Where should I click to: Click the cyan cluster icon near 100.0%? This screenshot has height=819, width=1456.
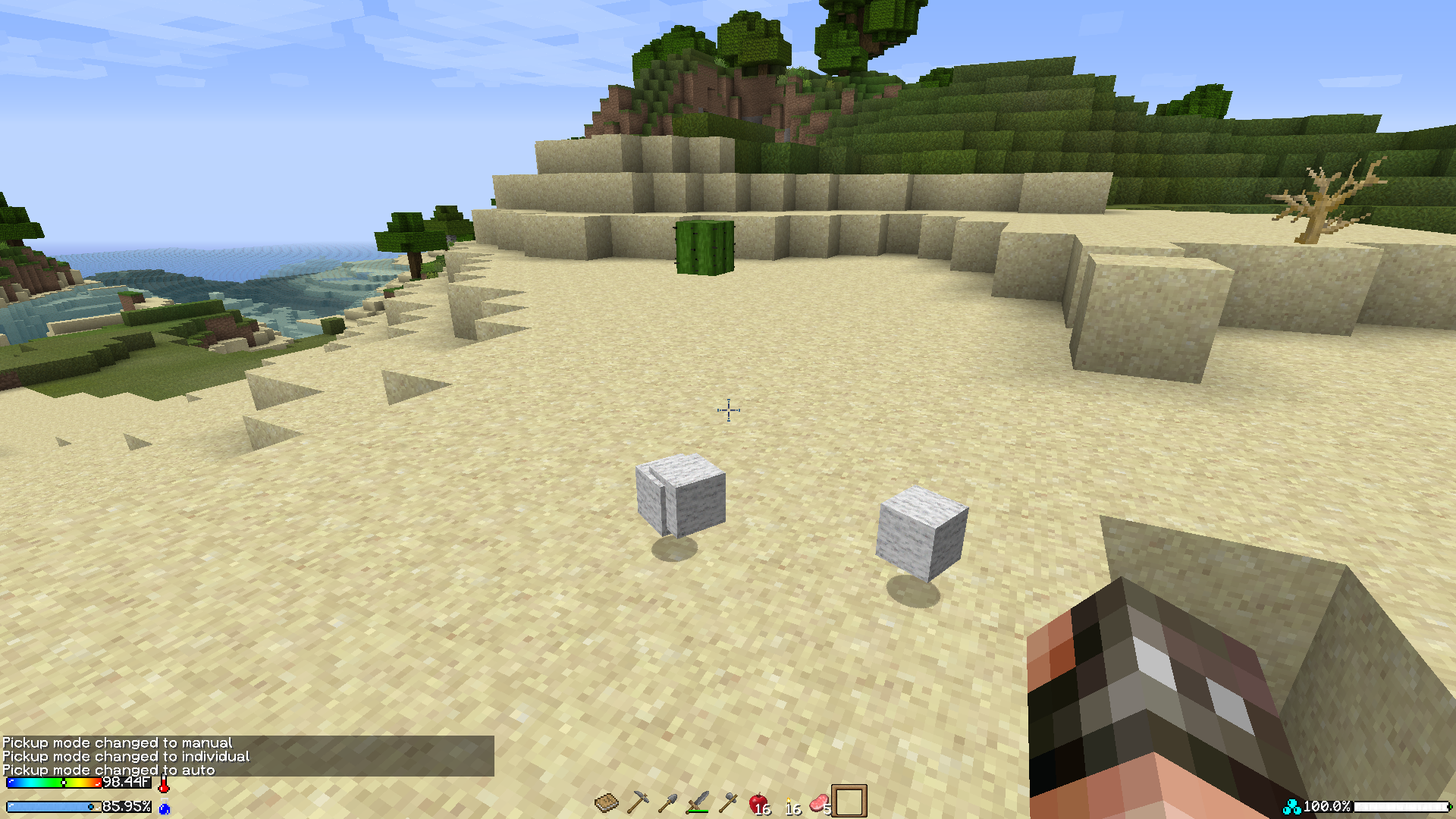click(x=1294, y=807)
